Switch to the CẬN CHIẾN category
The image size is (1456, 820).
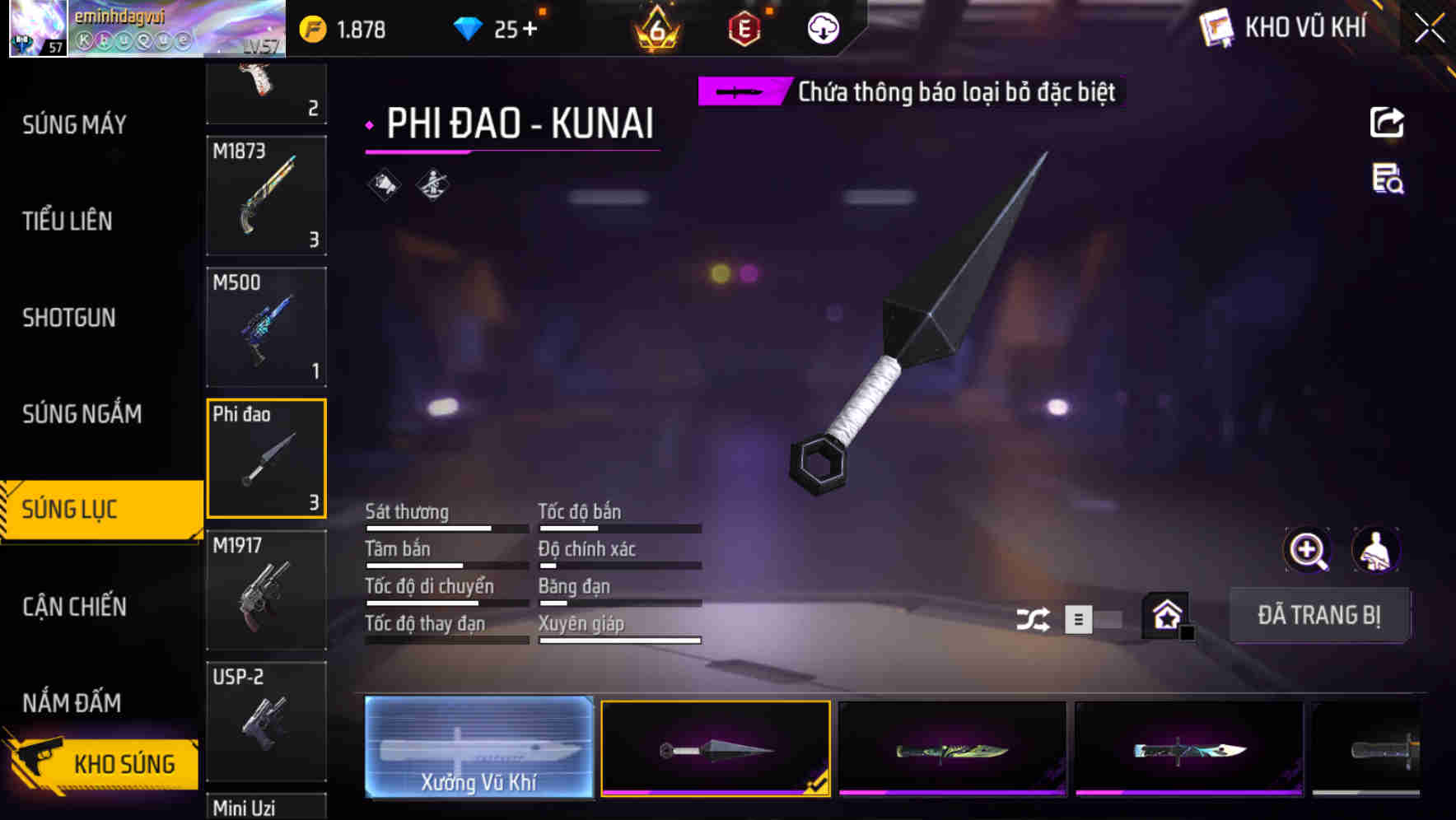pos(75,607)
